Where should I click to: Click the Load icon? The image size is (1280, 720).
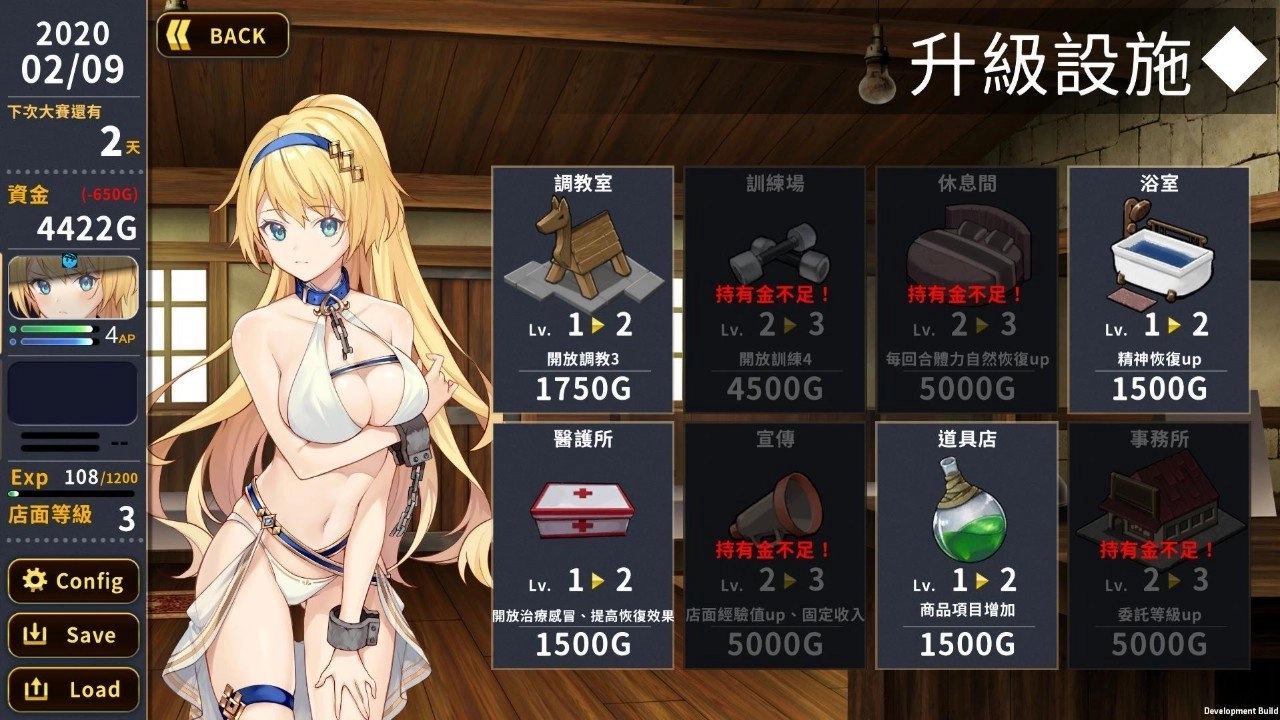tap(37, 689)
